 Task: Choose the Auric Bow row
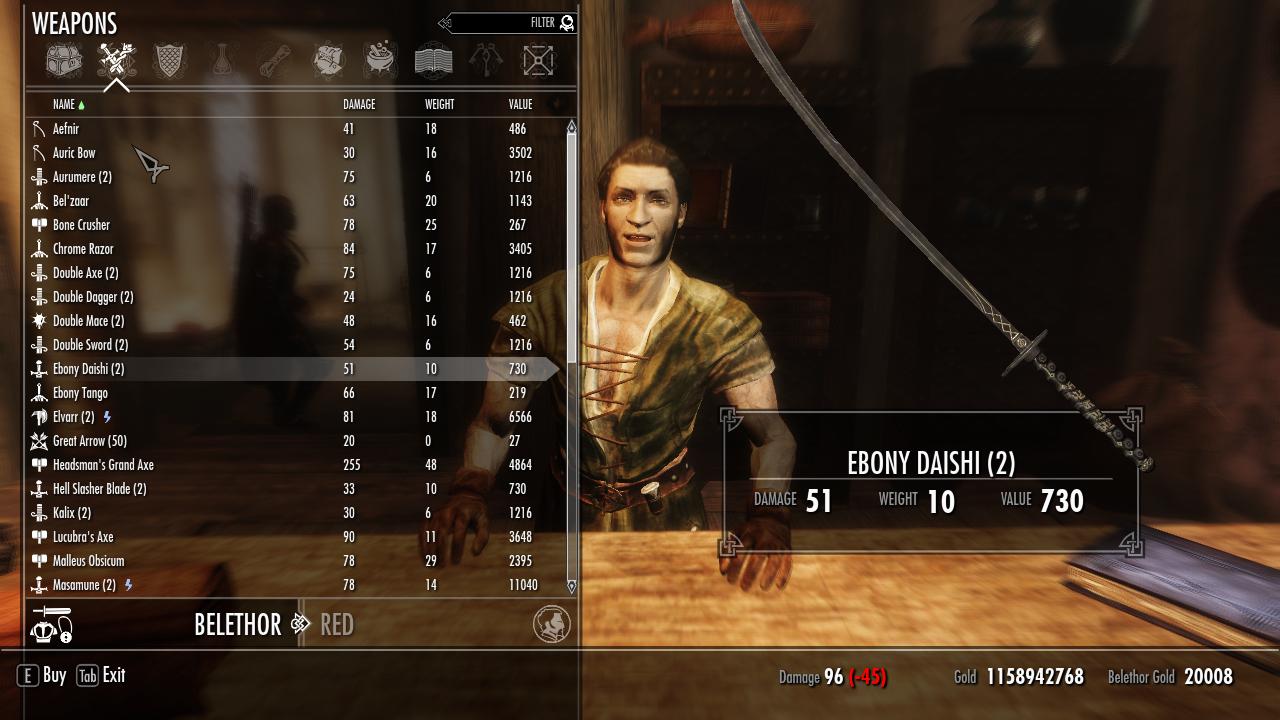point(74,153)
